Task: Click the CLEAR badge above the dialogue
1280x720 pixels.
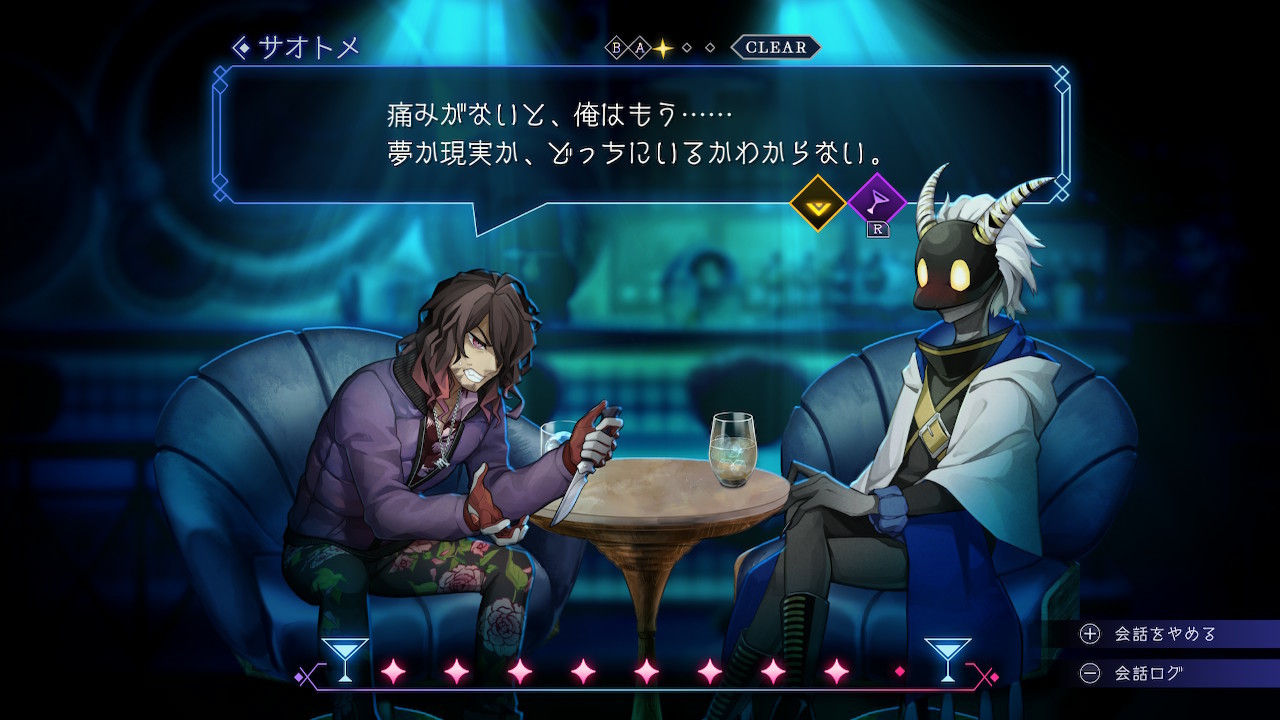Action: pyautogui.click(x=775, y=47)
